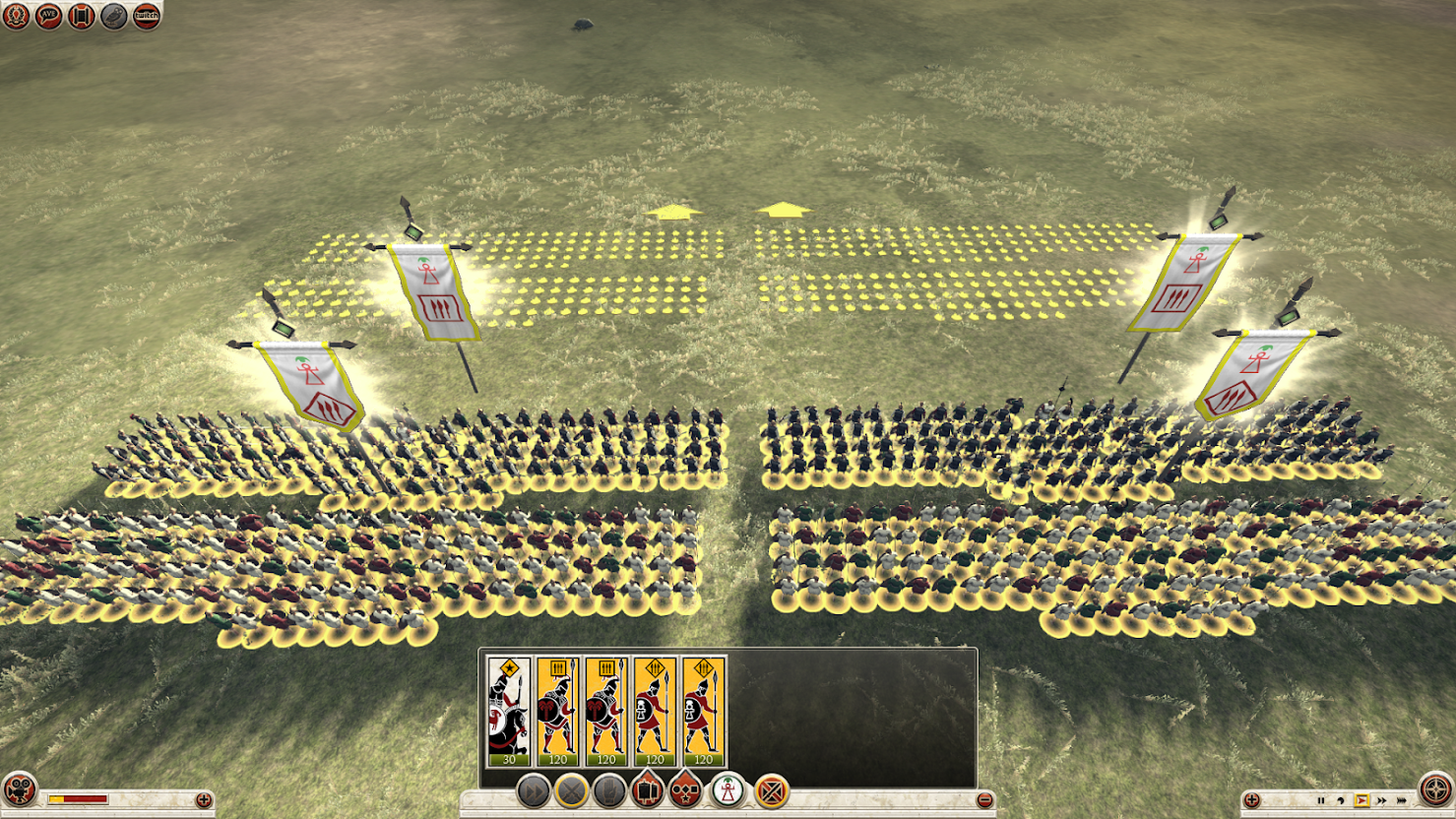Viewport: 1456px width, 819px height.
Task: Open the Twitch streaming button
Action: pos(146,16)
